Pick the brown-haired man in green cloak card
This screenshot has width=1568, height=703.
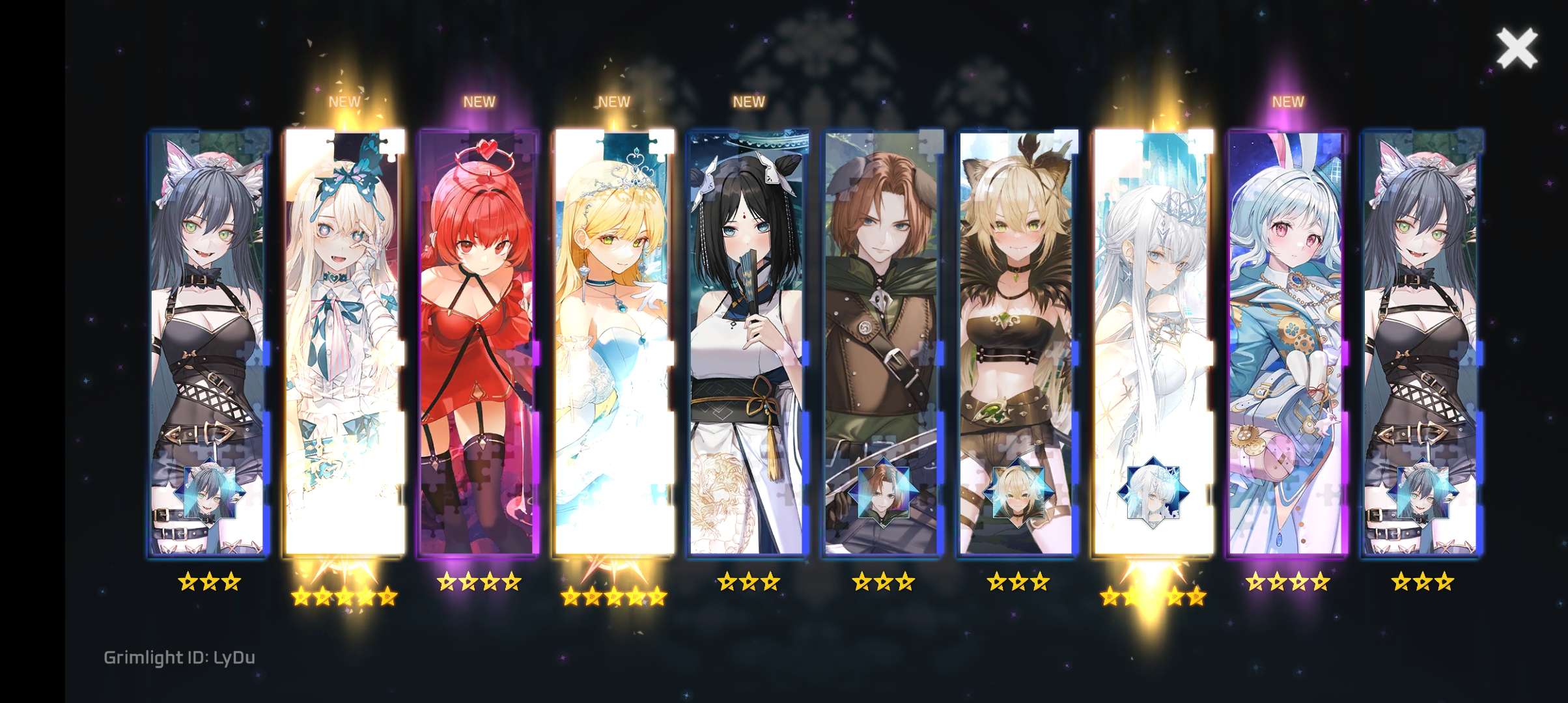click(883, 342)
